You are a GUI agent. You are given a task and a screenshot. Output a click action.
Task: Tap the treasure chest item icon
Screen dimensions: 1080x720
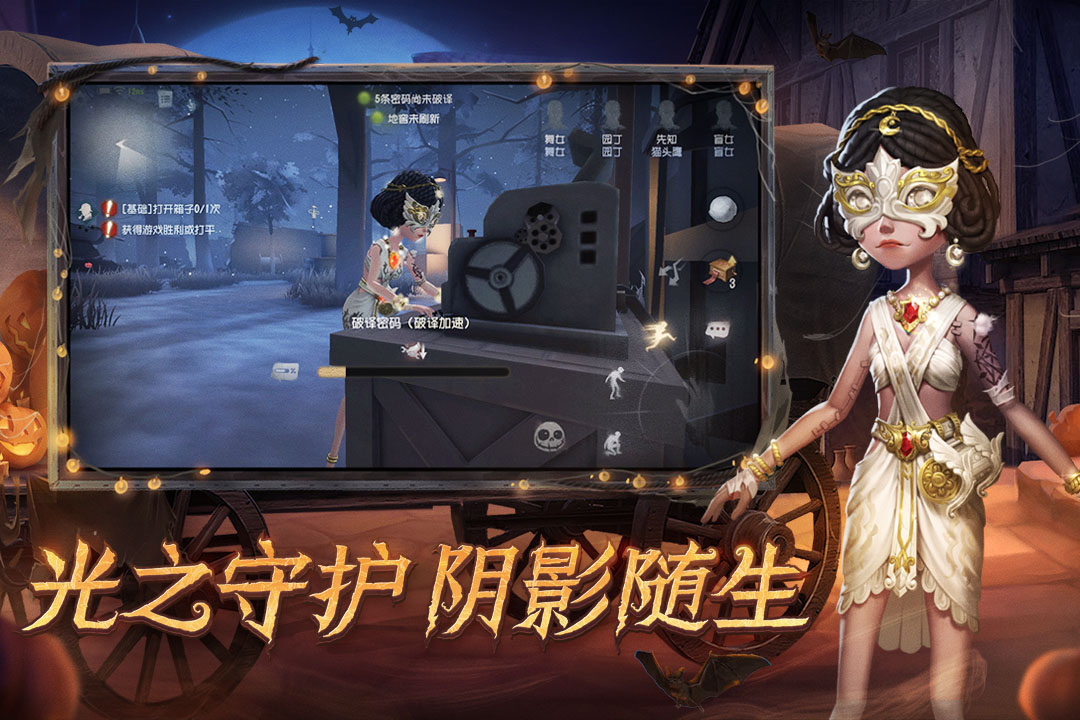coord(720,270)
